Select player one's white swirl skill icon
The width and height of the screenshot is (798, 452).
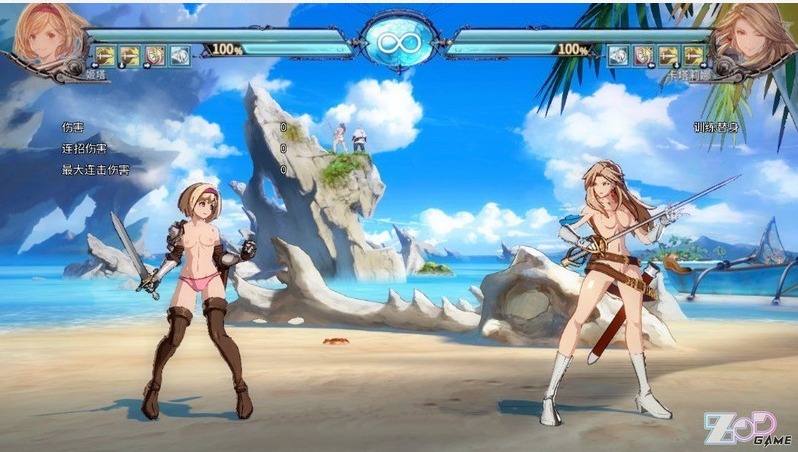(180, 56)
